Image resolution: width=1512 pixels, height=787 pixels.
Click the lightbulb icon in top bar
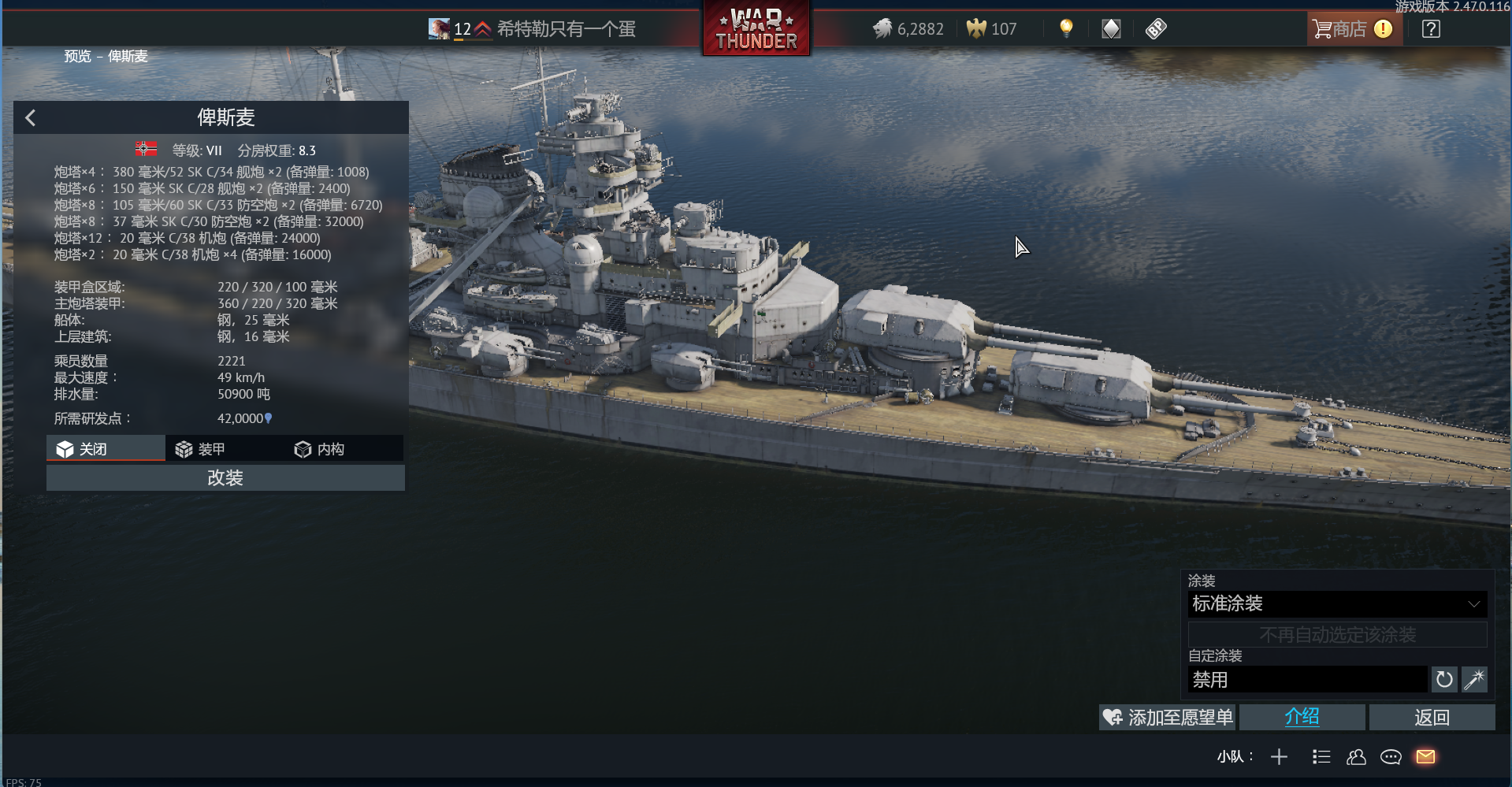point(1066,28)
